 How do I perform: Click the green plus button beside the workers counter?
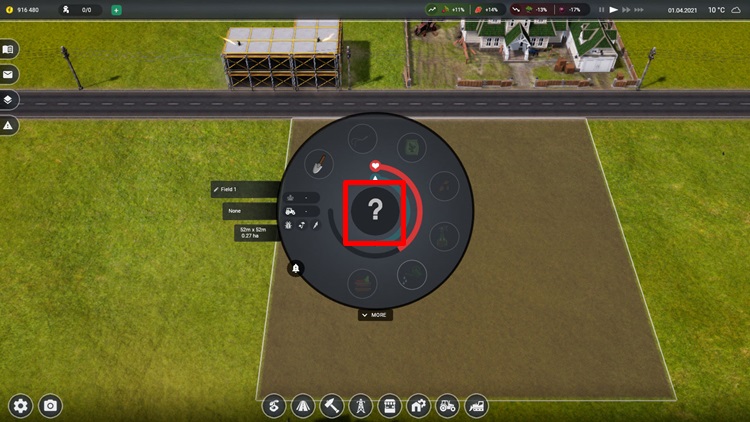(x=116, y=10)
